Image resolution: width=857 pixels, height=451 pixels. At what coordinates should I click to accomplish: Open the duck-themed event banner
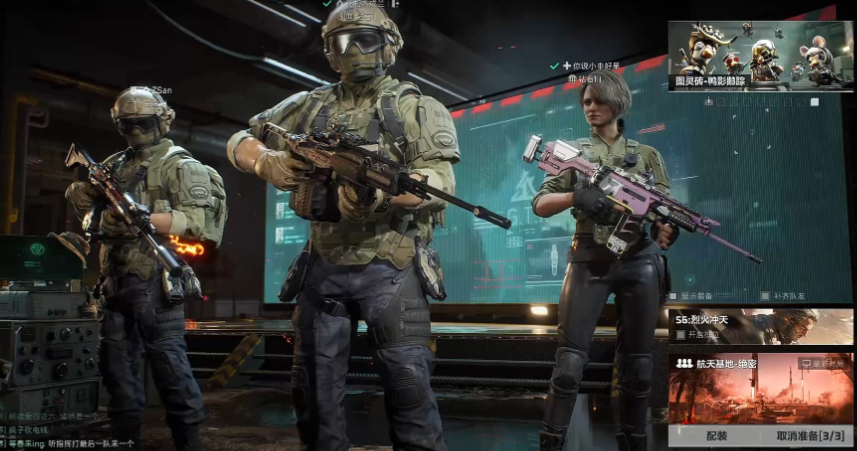tap(760, 55)
